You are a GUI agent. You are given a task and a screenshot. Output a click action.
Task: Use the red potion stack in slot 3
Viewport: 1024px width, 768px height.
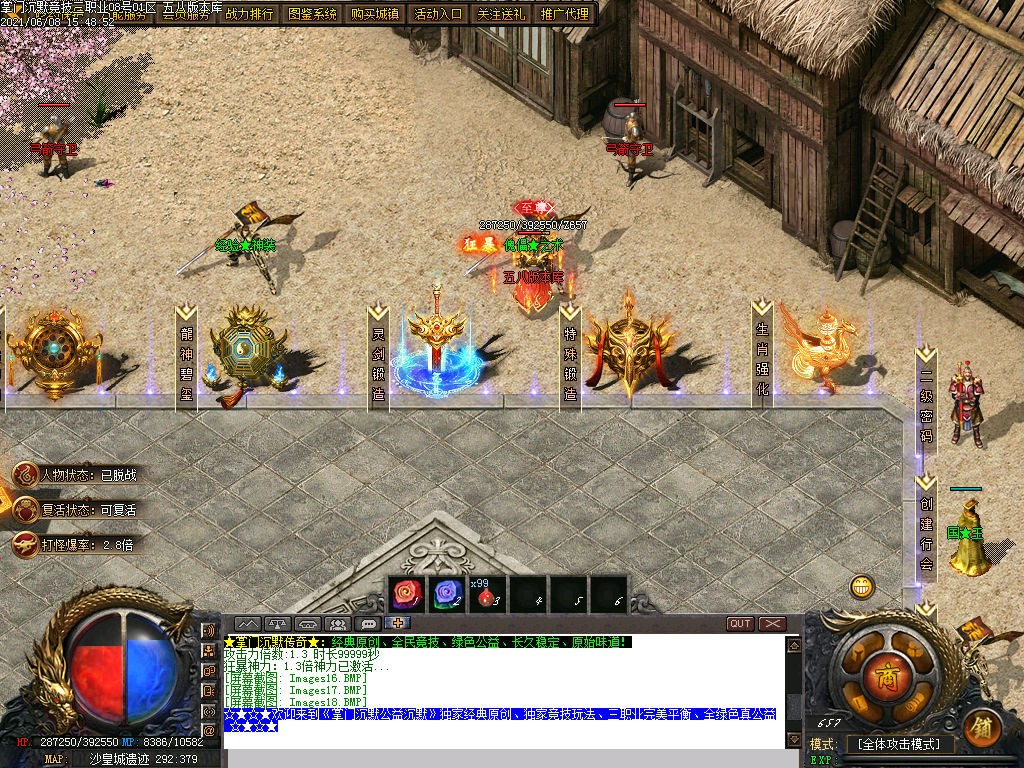487,595
